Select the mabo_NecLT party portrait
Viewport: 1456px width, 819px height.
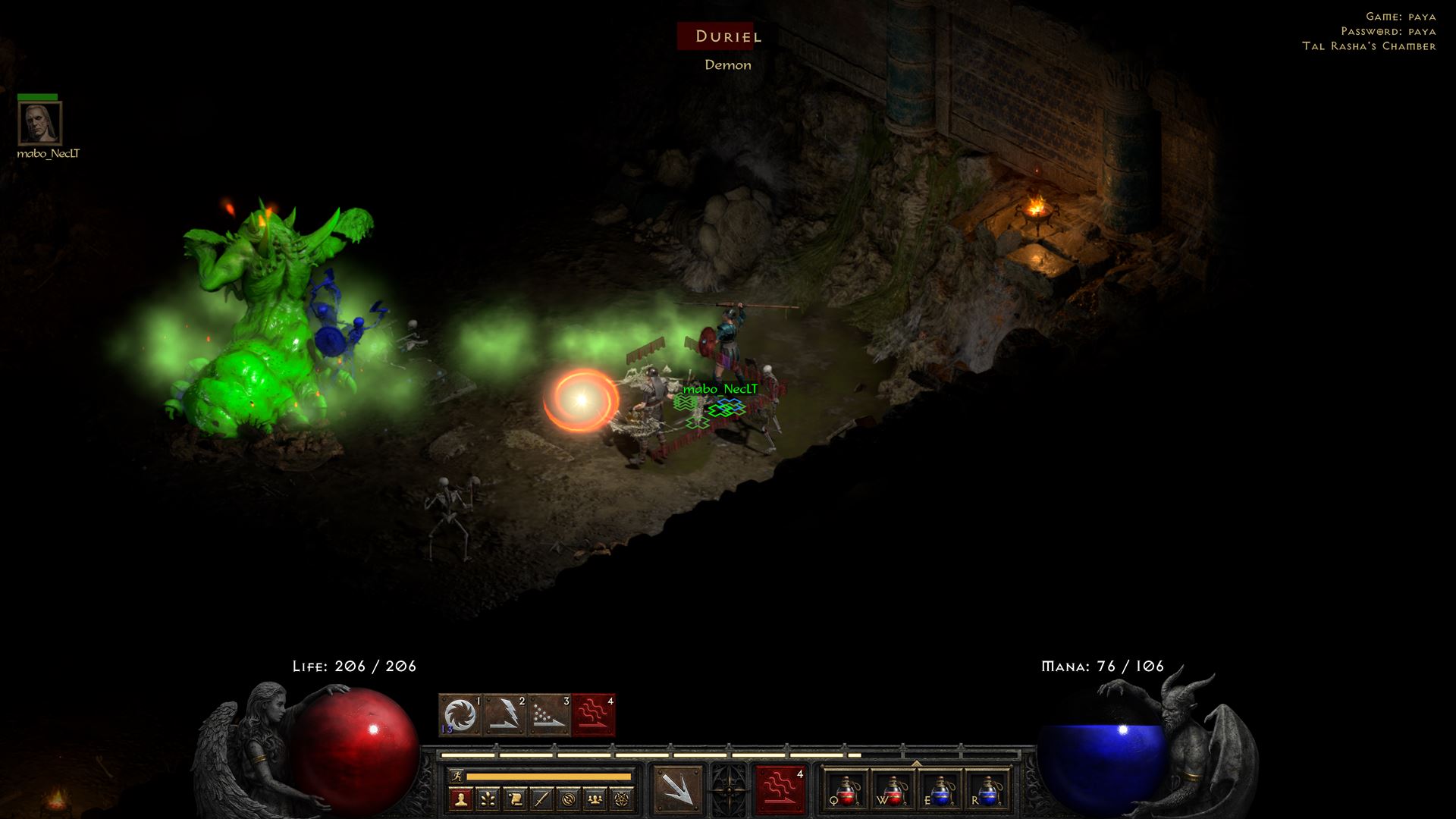pos(39,123)
